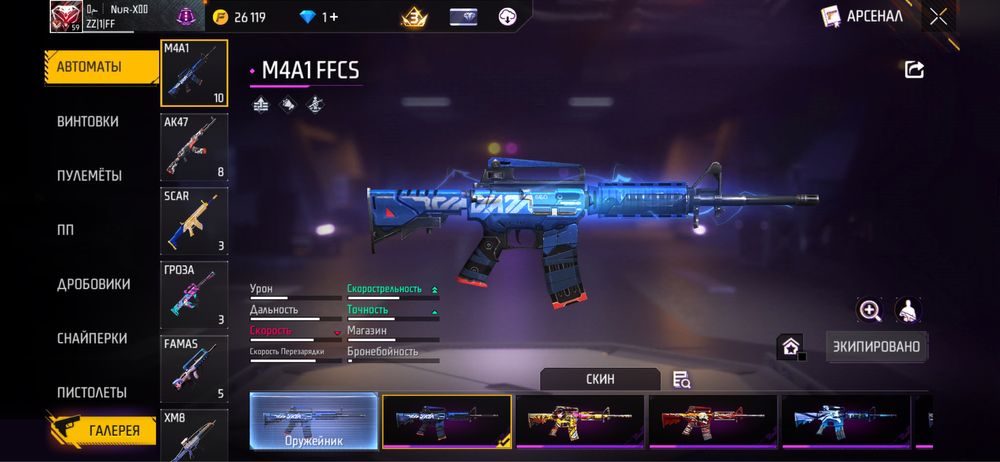Open the Скин tab
The width and height of the screenshot is (1000, 462).
(x=600, y=379)
